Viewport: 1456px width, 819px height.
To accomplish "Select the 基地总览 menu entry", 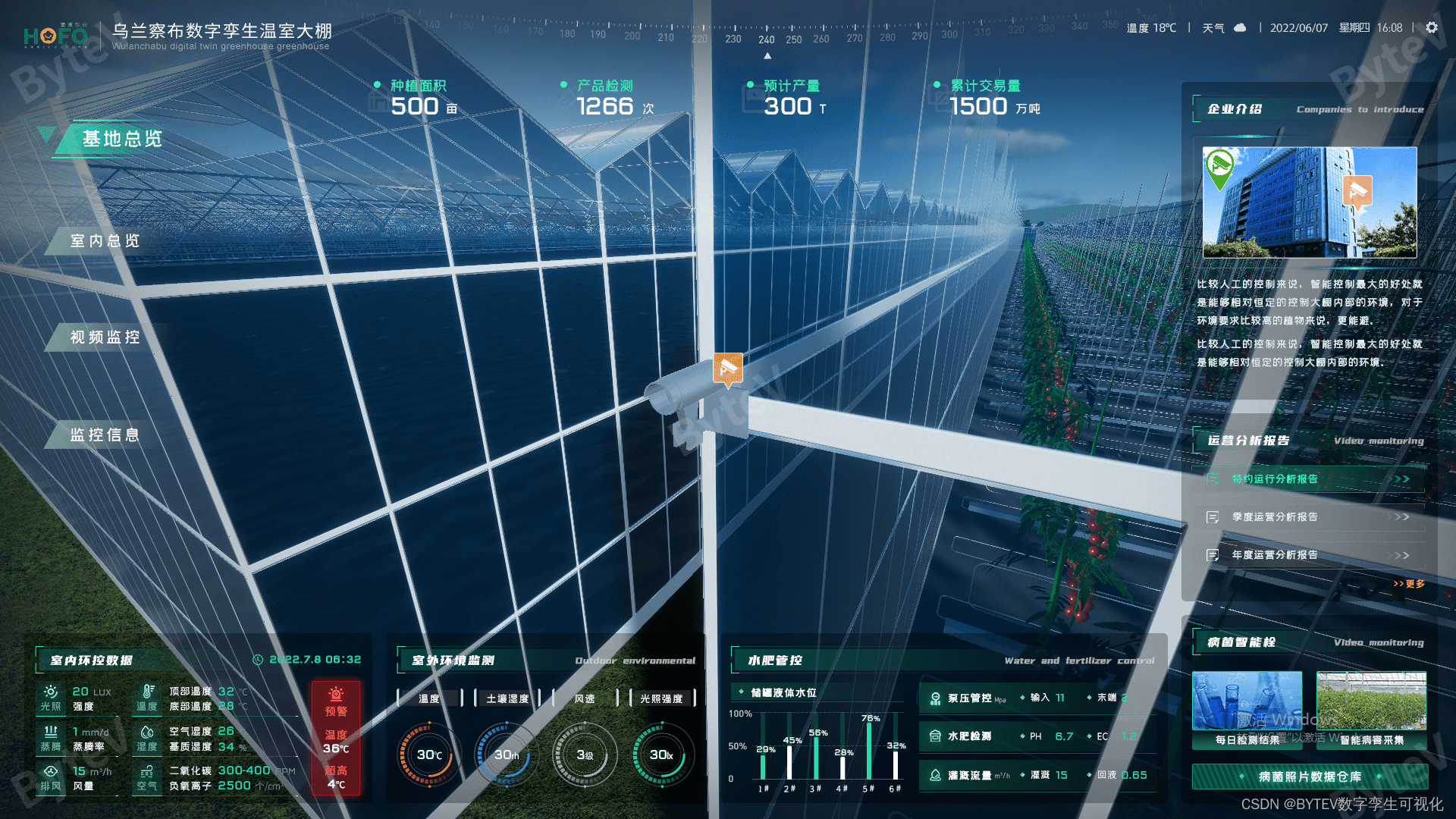I will 121,140.
